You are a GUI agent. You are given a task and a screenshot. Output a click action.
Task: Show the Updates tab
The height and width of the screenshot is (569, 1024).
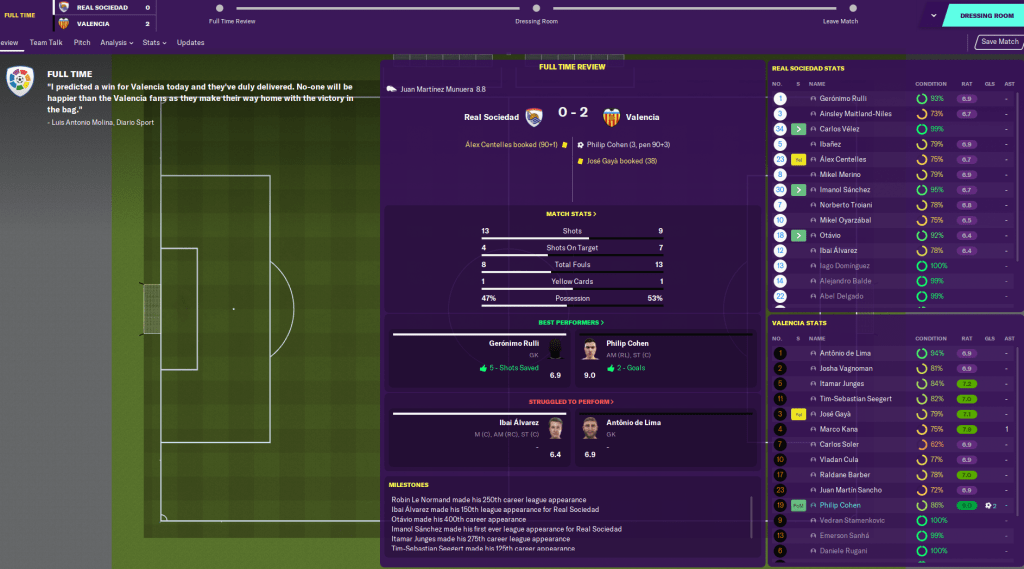(x=190, y=43)
